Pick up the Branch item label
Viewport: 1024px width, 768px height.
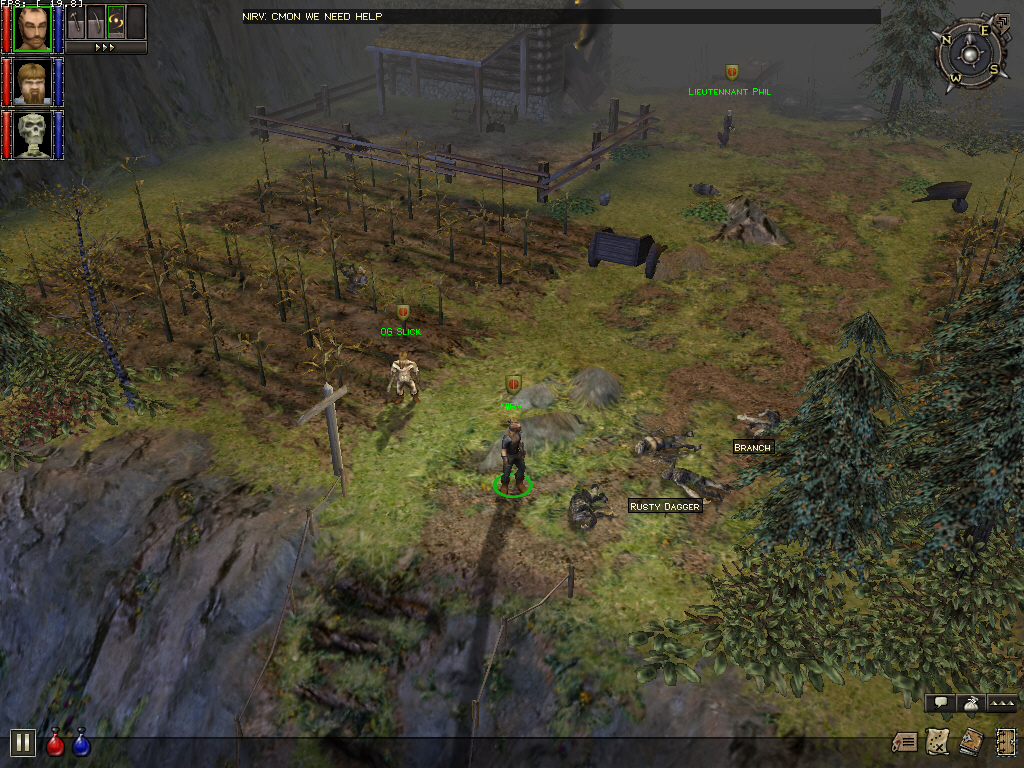752,448
